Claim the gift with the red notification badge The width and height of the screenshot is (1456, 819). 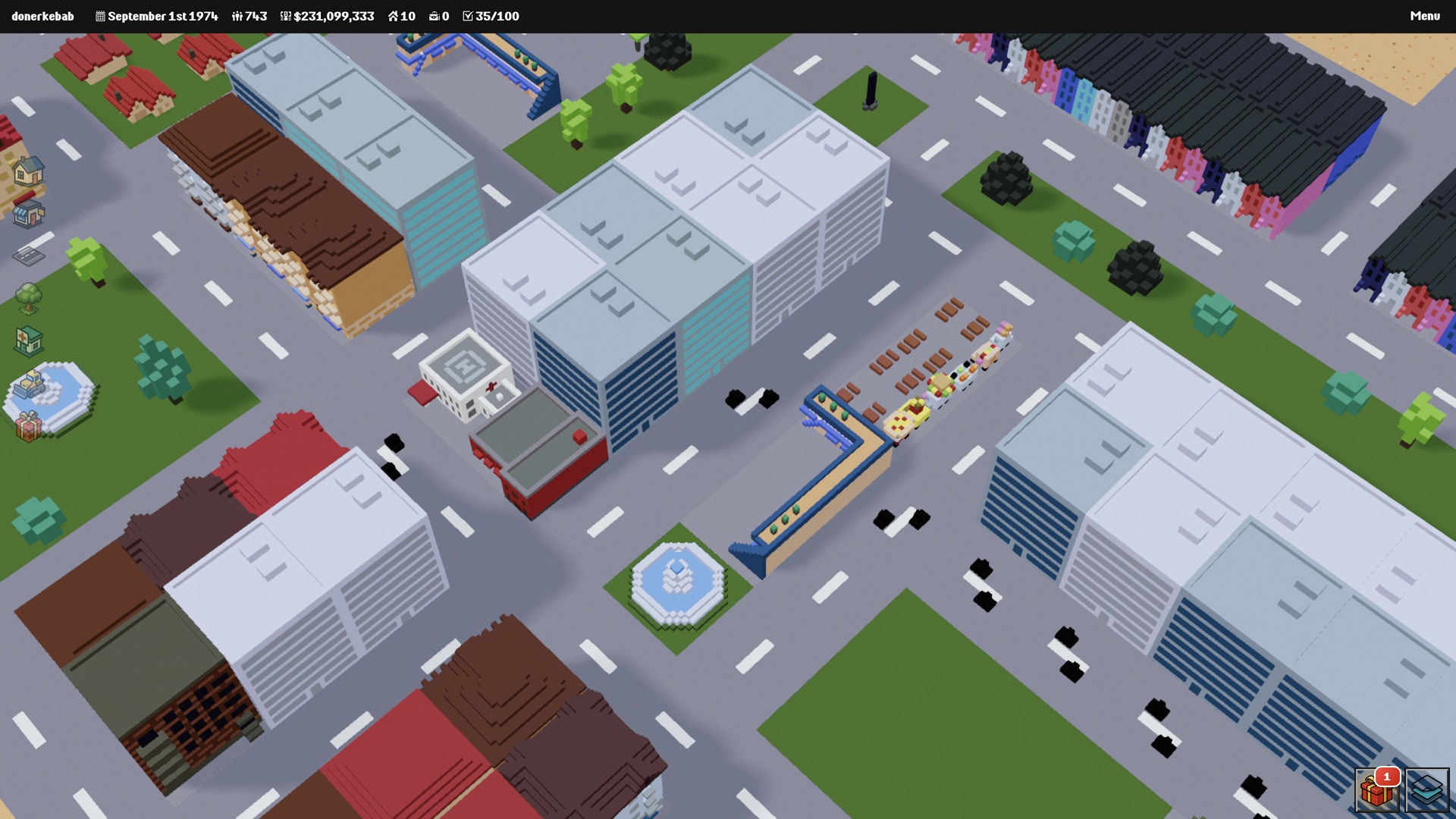coord(1376,790)
